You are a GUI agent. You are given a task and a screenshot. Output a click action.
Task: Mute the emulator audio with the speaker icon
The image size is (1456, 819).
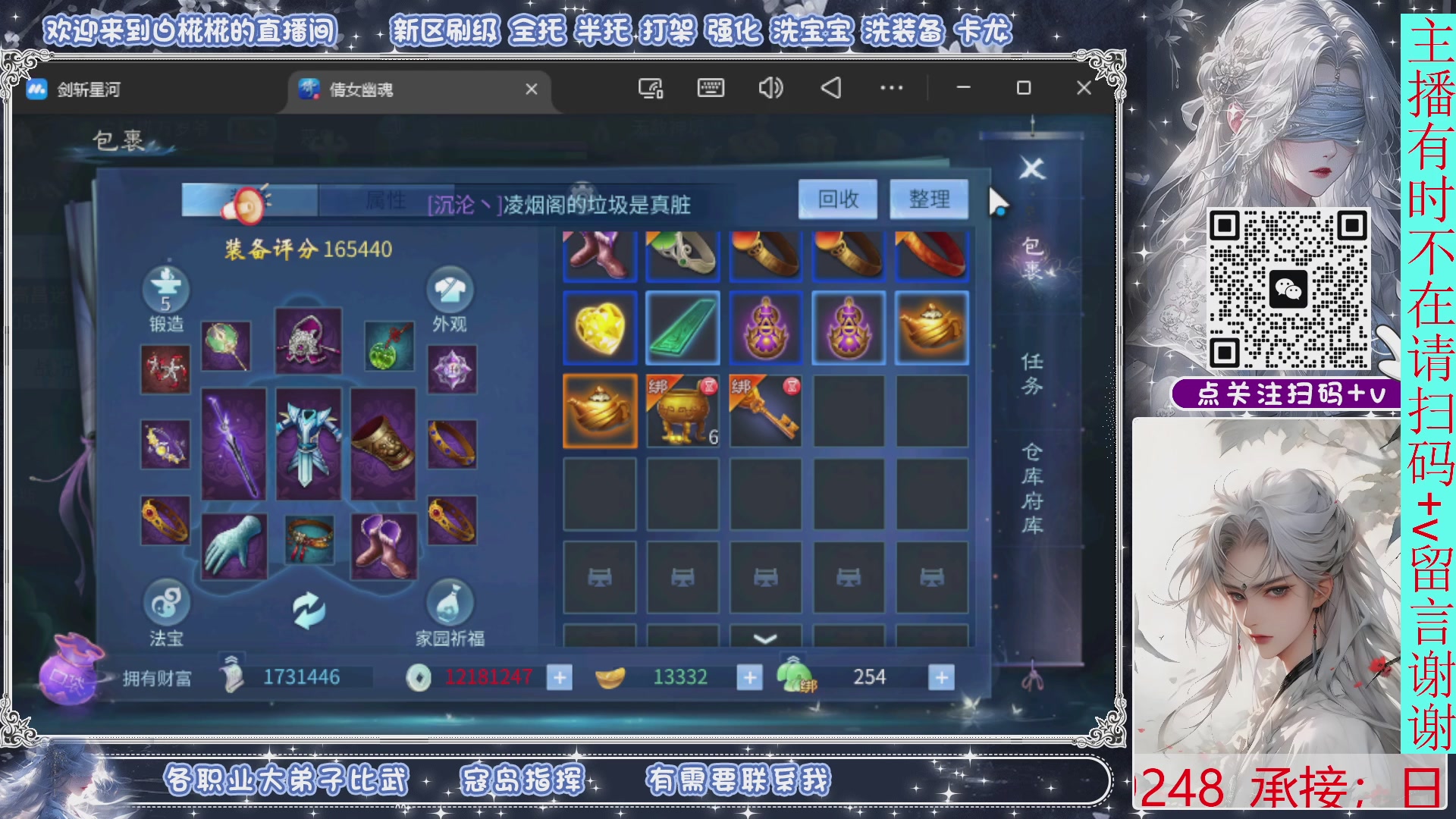(x=770, y=89)
